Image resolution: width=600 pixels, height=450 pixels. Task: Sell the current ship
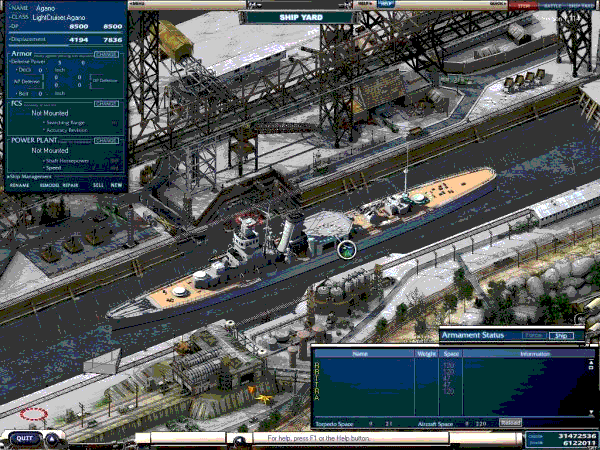[x=97, y=185]
